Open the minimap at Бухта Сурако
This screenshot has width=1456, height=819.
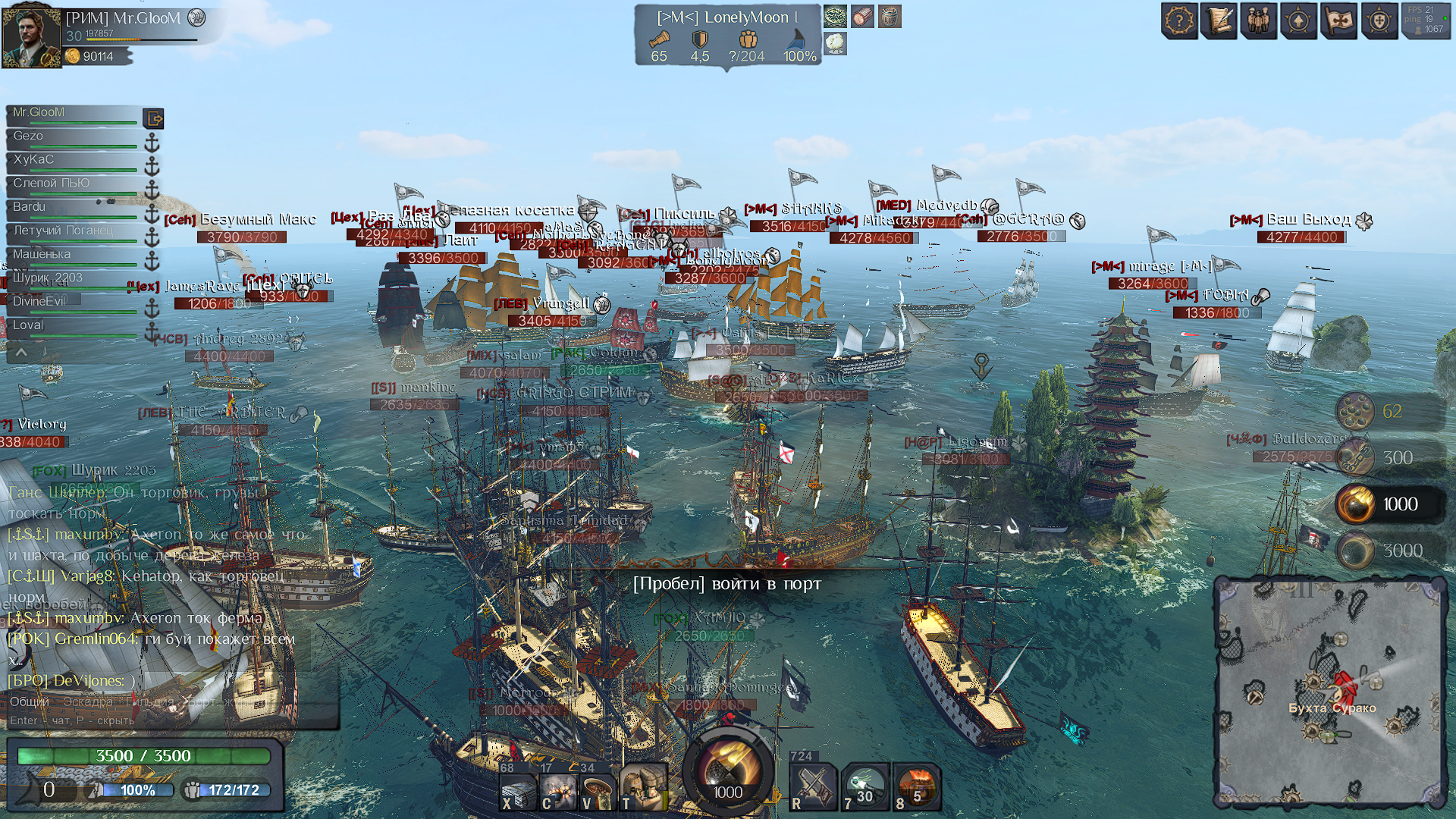(x=1331, y=692)
